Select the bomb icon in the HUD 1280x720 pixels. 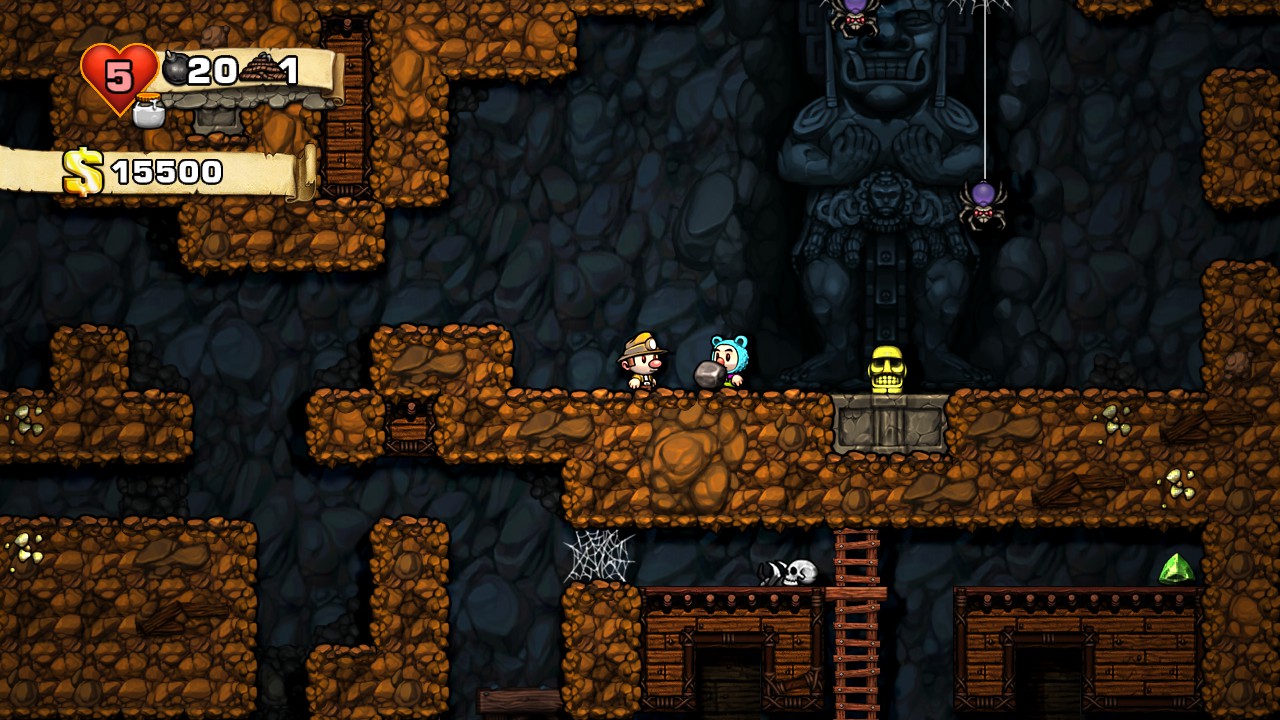175,69
